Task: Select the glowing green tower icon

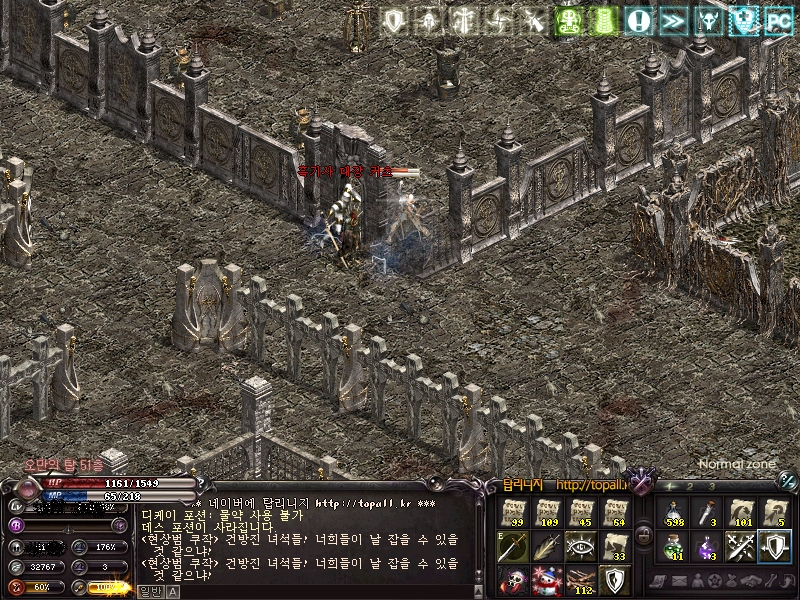Action: [603, 20]
